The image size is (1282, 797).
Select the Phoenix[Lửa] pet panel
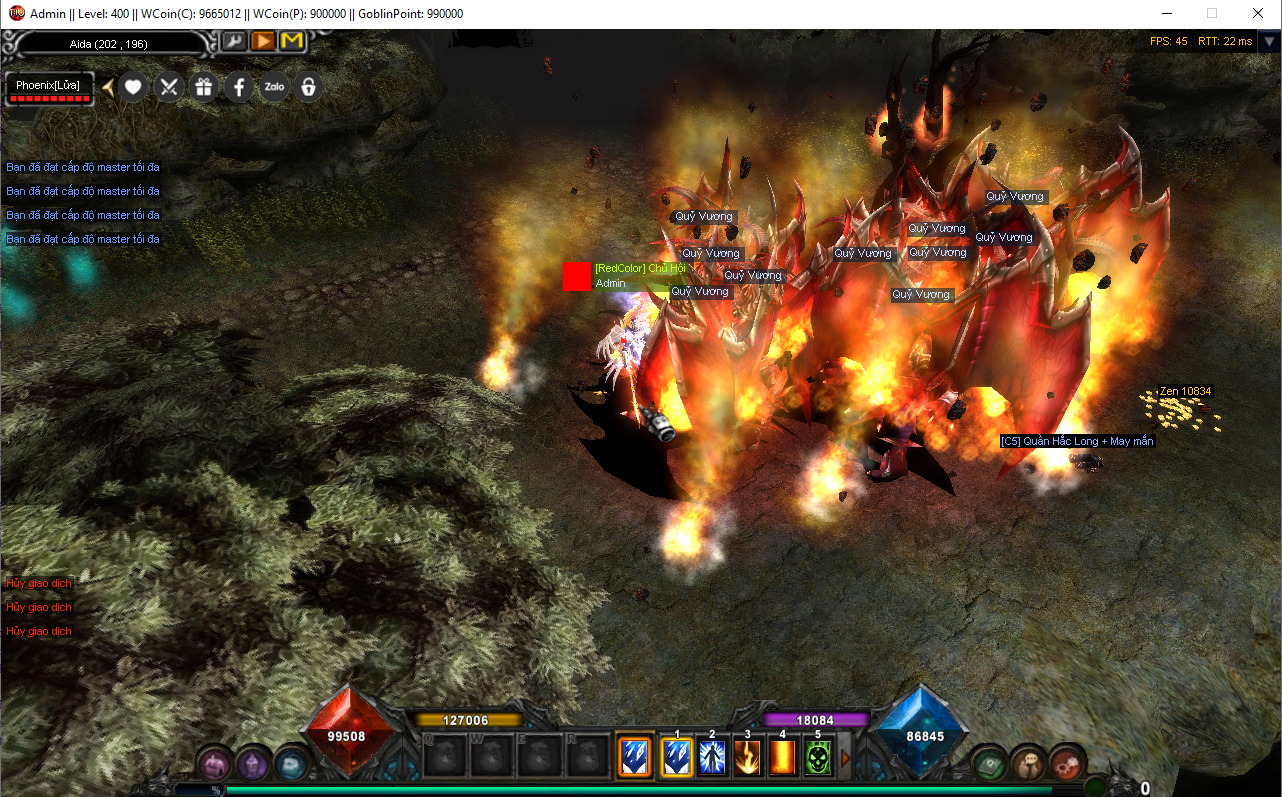[48, 88]
